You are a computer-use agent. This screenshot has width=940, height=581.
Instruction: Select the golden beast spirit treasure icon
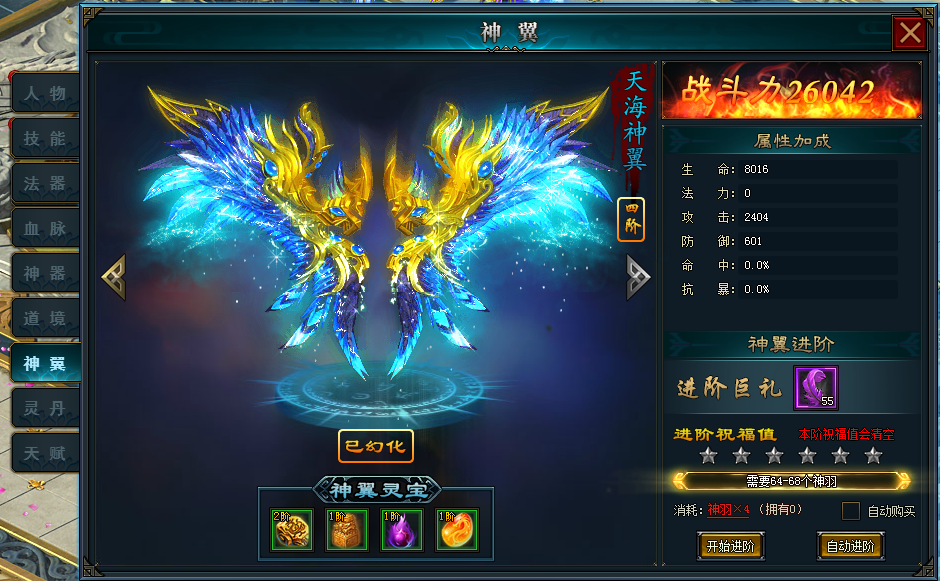click(292, 530)
